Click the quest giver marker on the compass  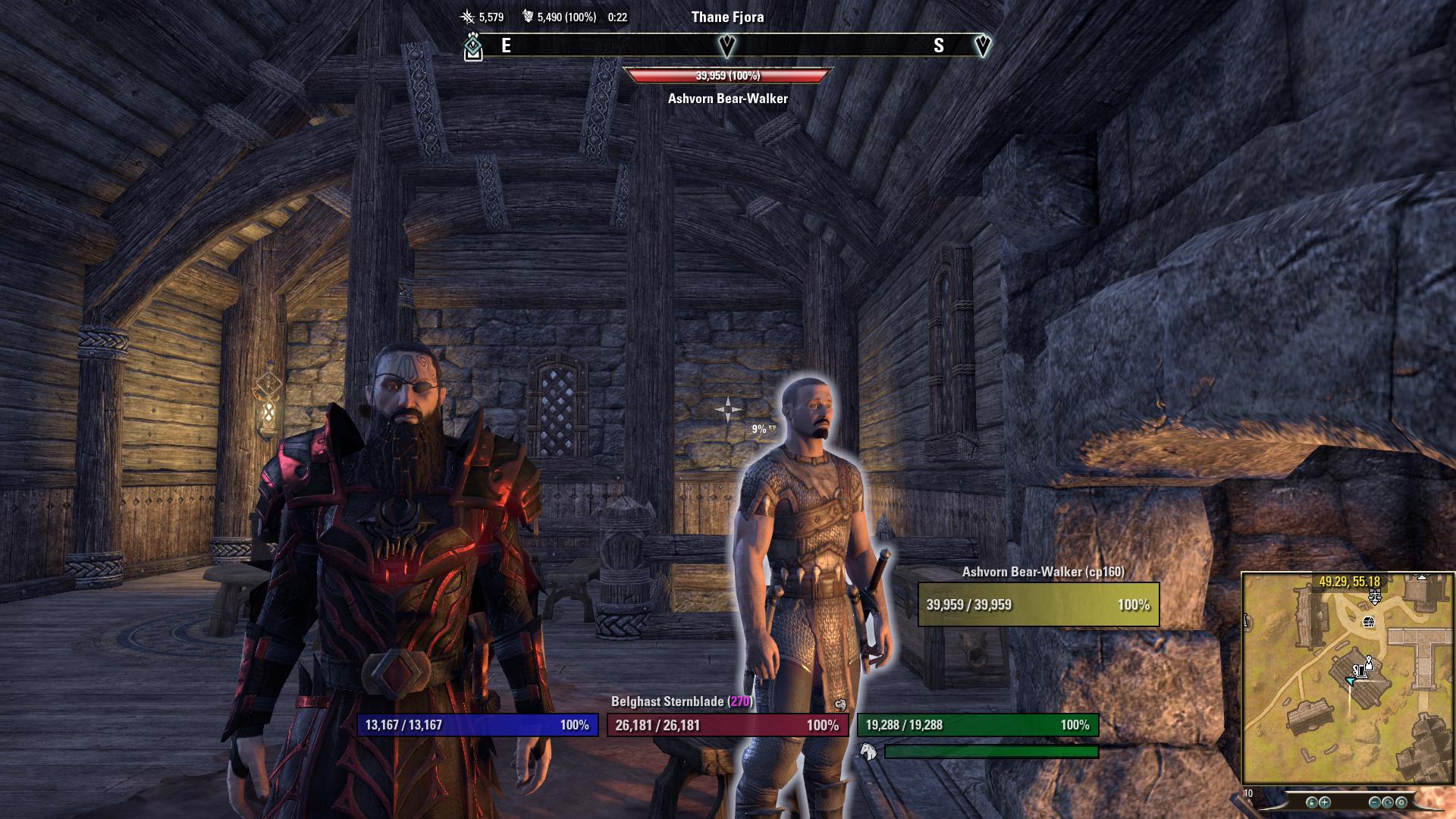click(x=473, y=48)
